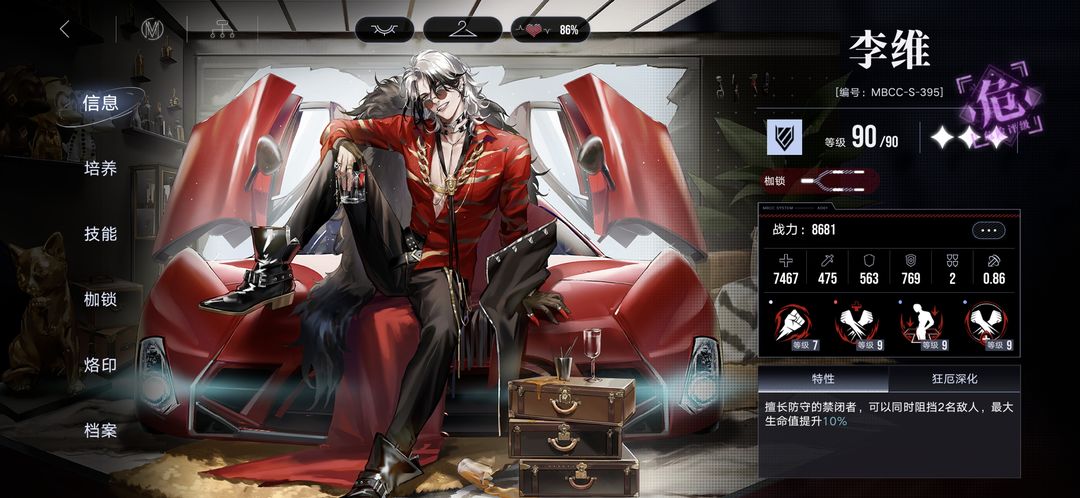Switch to the 狂厄深化 tab
Image resolution: width=1080 pixels, height=498 pixels.
(x=954, y=380)
